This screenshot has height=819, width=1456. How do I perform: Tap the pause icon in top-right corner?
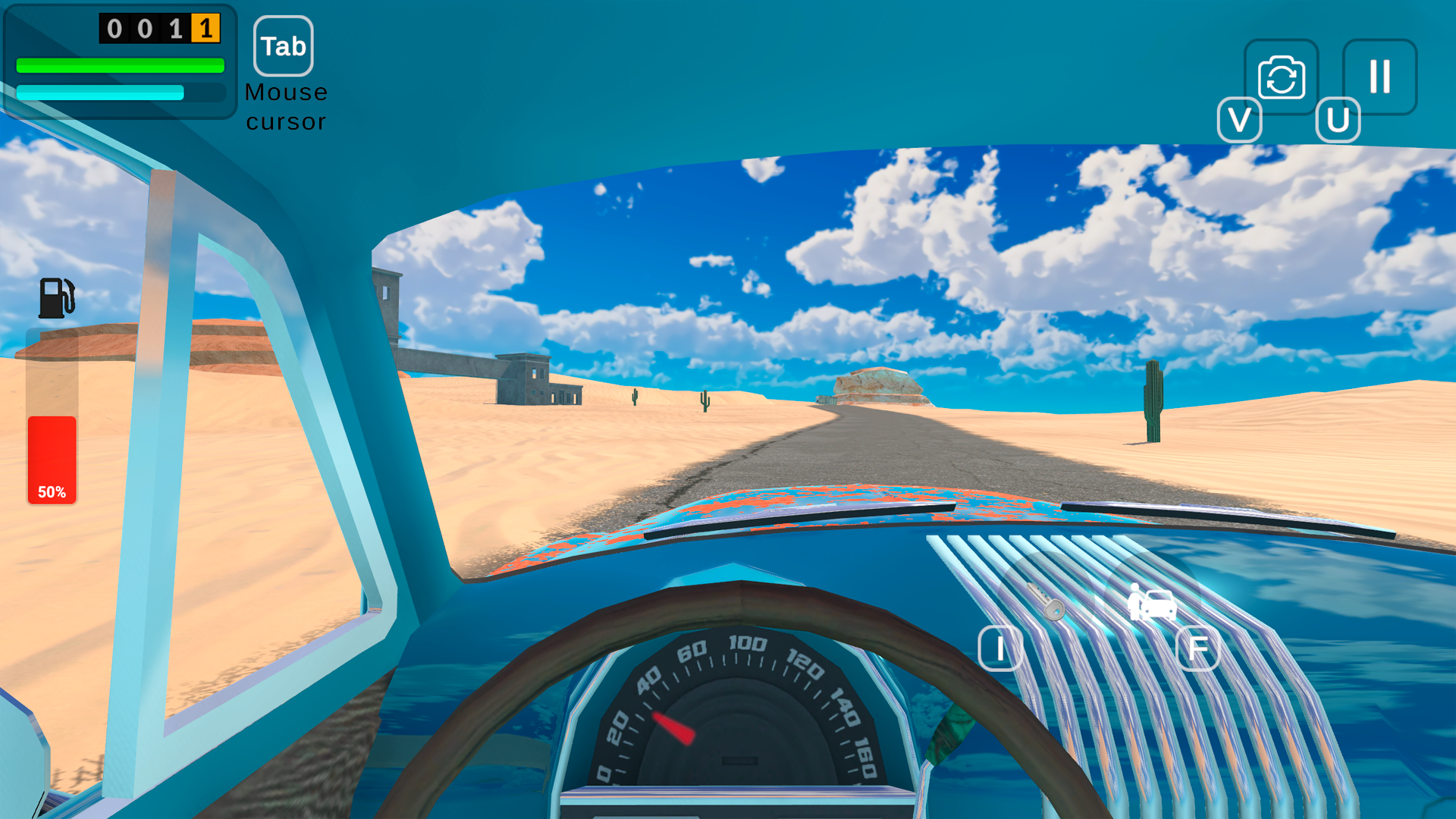[x=1379, y=76]
